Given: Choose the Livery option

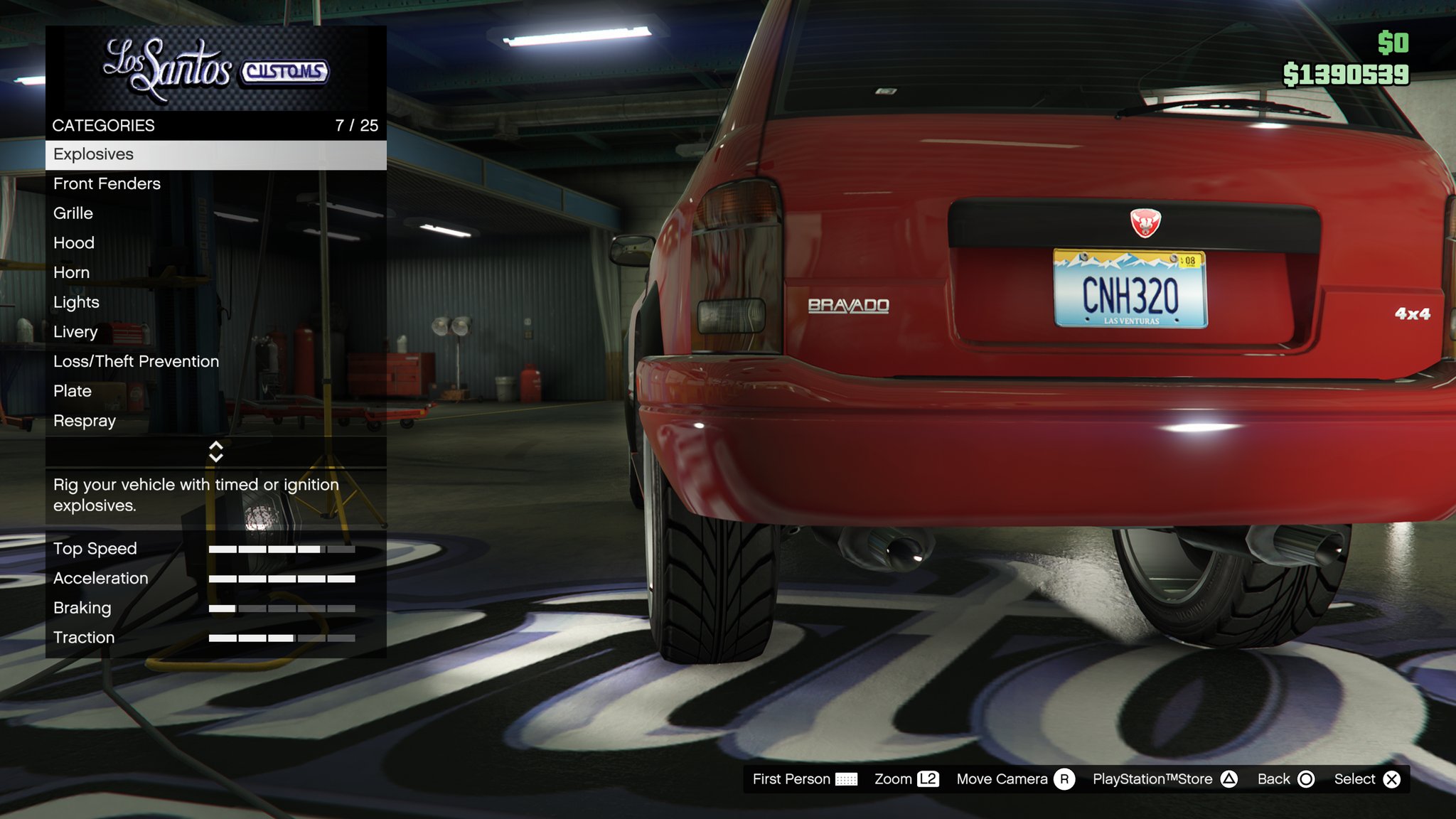Looking at the screenshot, I should click(x=215, y=332).
